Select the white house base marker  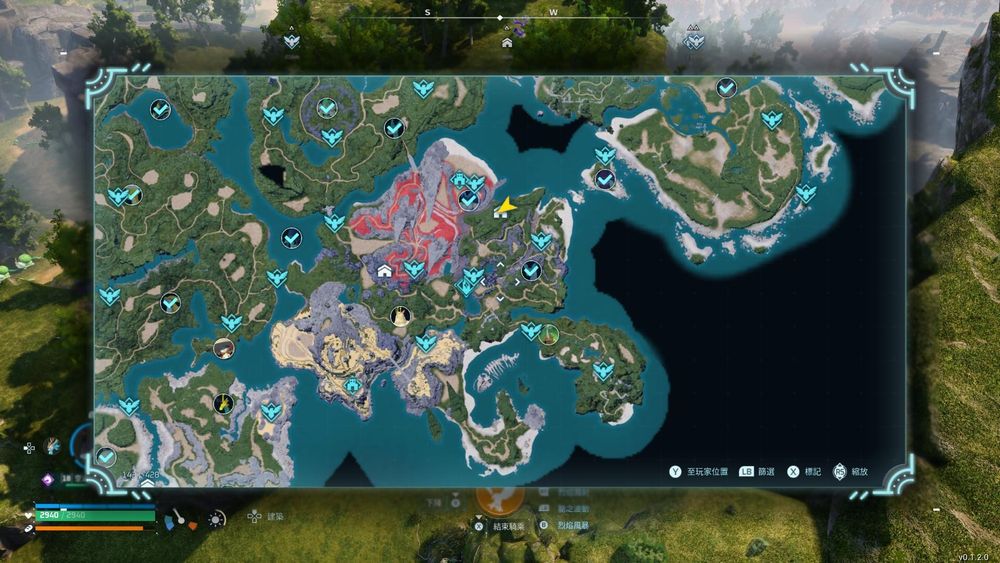[x=384, y=270]
